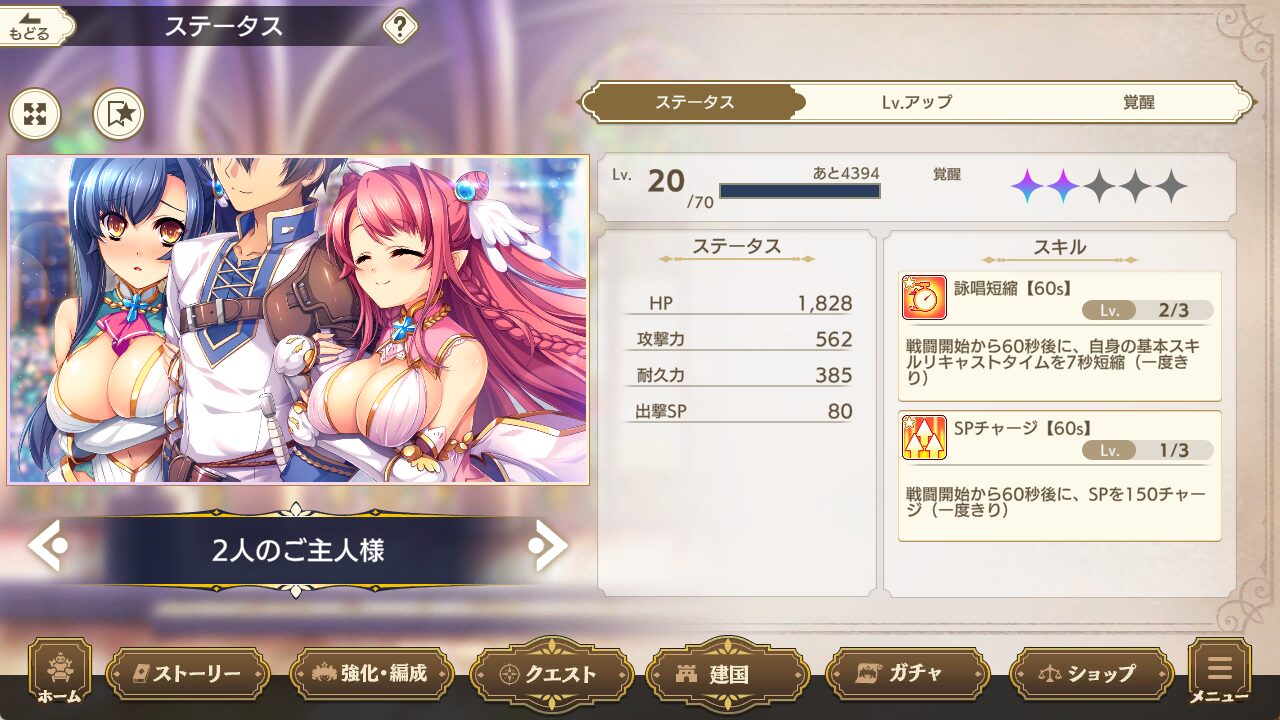View the 2人のご主人様 card illustration
Image resolution: width=1280 pixels, height=720 pixels.
[x=298, y=320]
